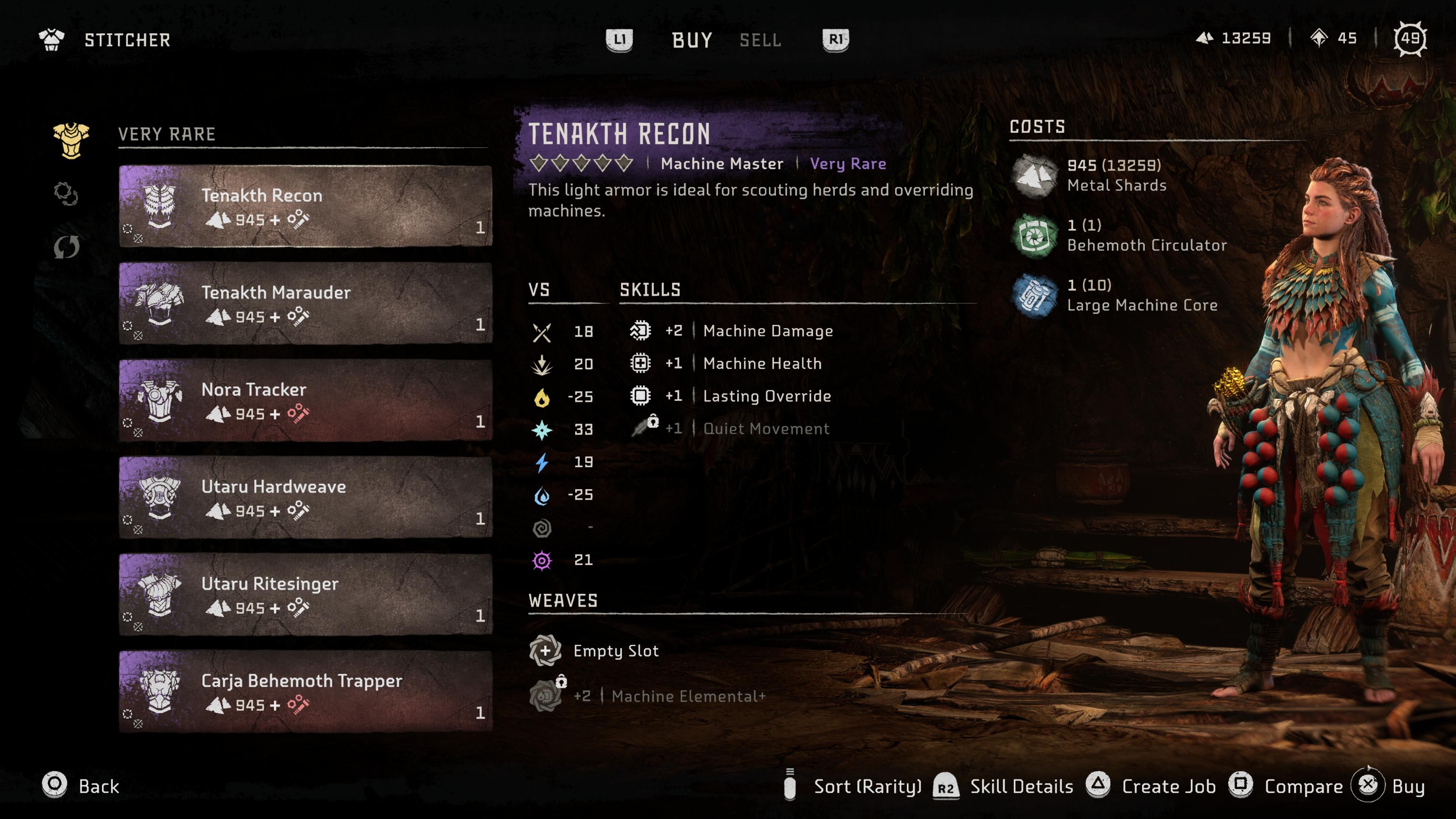1456x819 pixels.
Task: Select the Buy tab
Action: 692,40
